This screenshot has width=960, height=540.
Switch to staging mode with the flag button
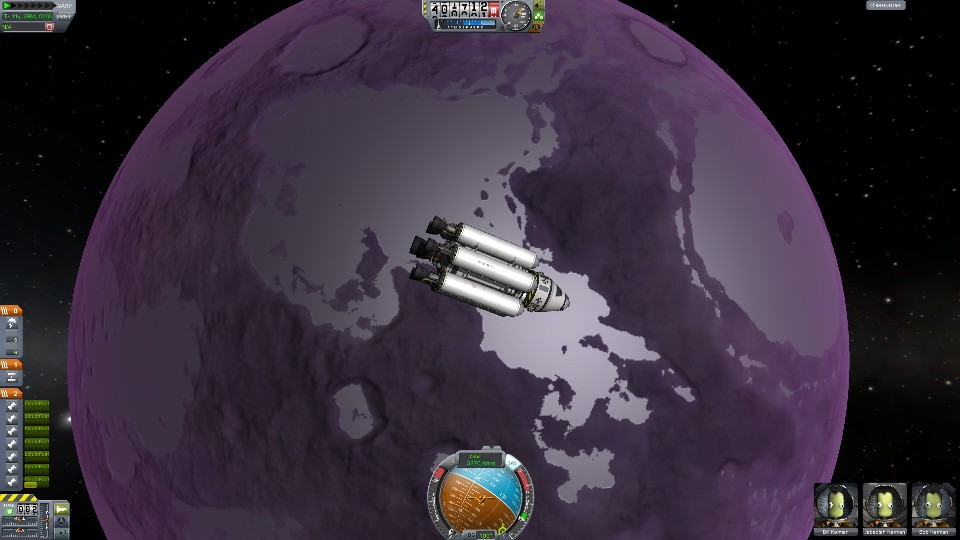pos(62,510)
